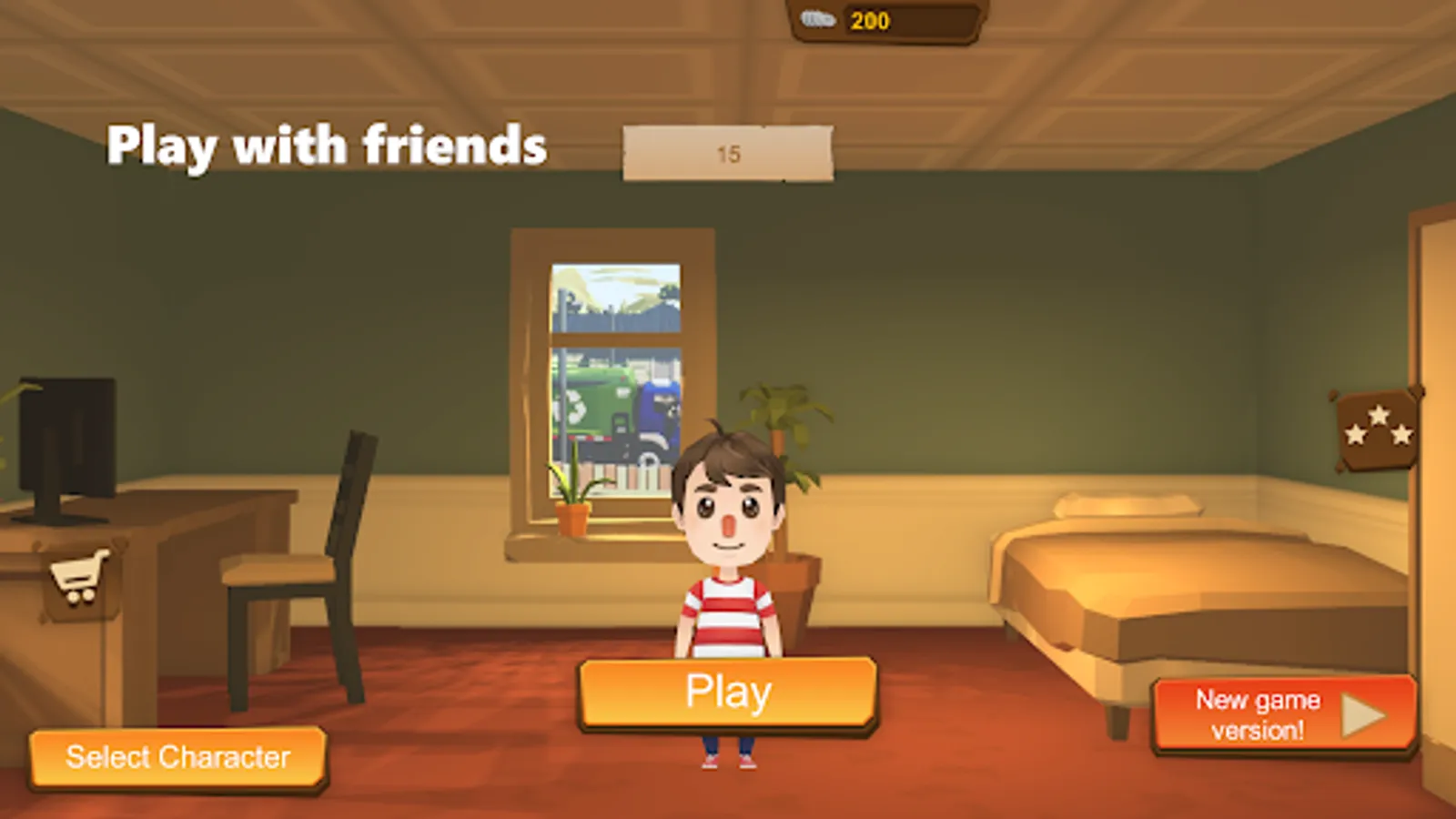Click the New game version! link
The image size is (1456, 819).
tap(1256, 715)
